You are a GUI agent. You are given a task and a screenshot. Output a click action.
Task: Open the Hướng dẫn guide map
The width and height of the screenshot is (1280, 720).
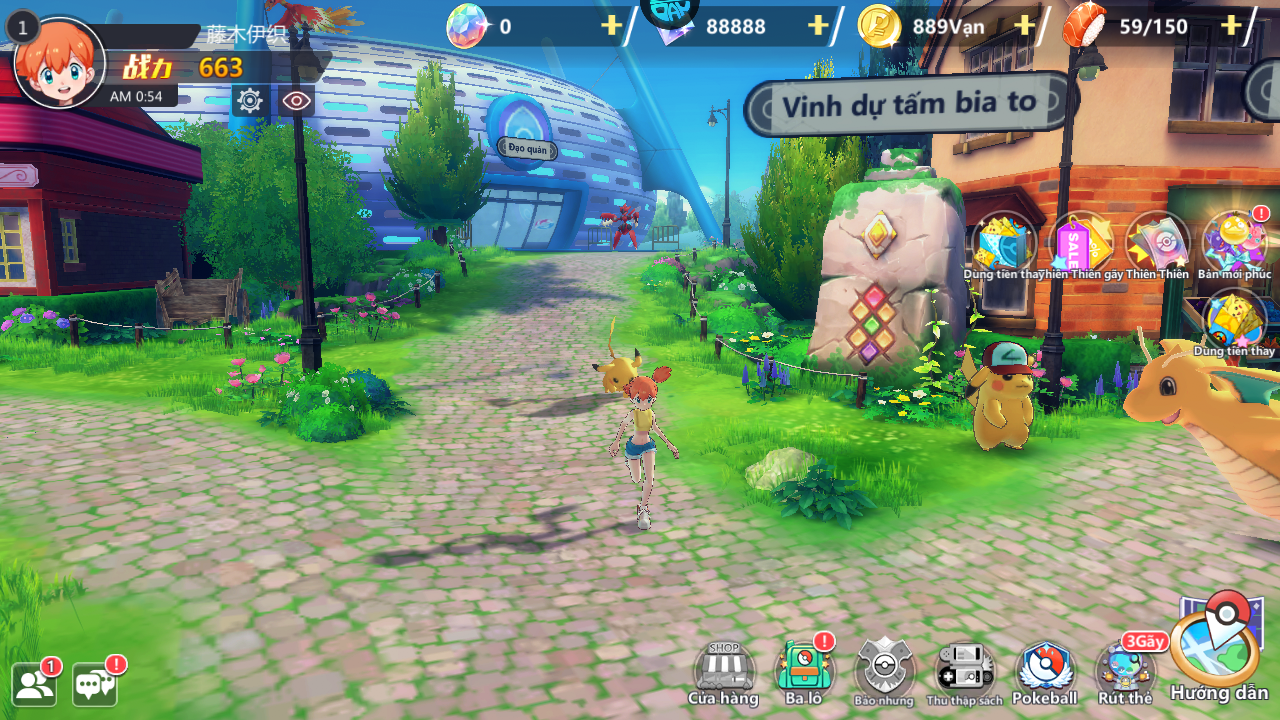[1218, 650]
